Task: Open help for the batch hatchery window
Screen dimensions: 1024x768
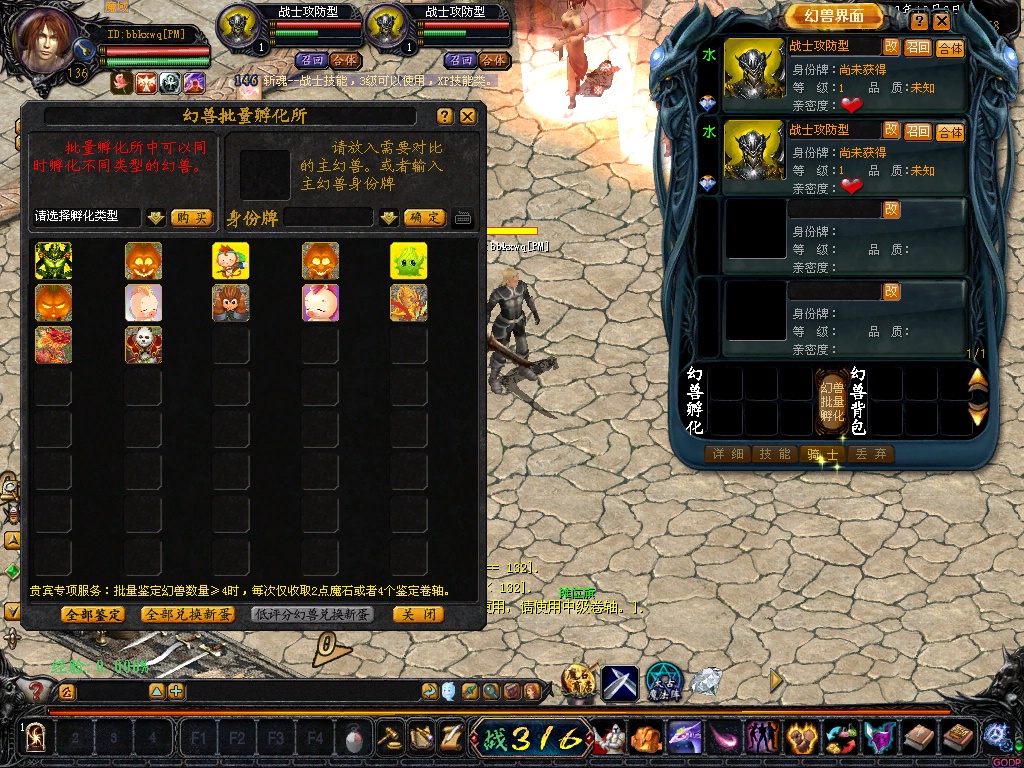Action: [445, 116]
